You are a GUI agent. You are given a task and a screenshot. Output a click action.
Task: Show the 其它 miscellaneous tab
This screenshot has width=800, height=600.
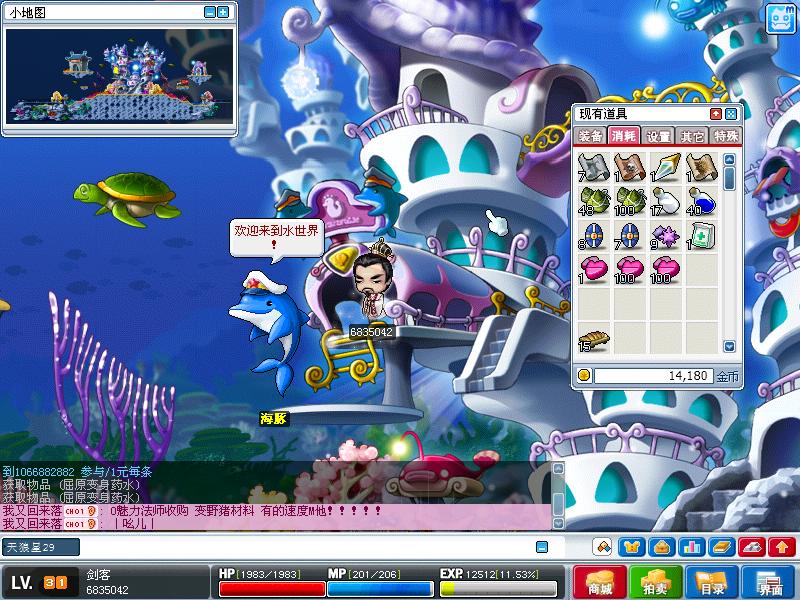point(691,136)
